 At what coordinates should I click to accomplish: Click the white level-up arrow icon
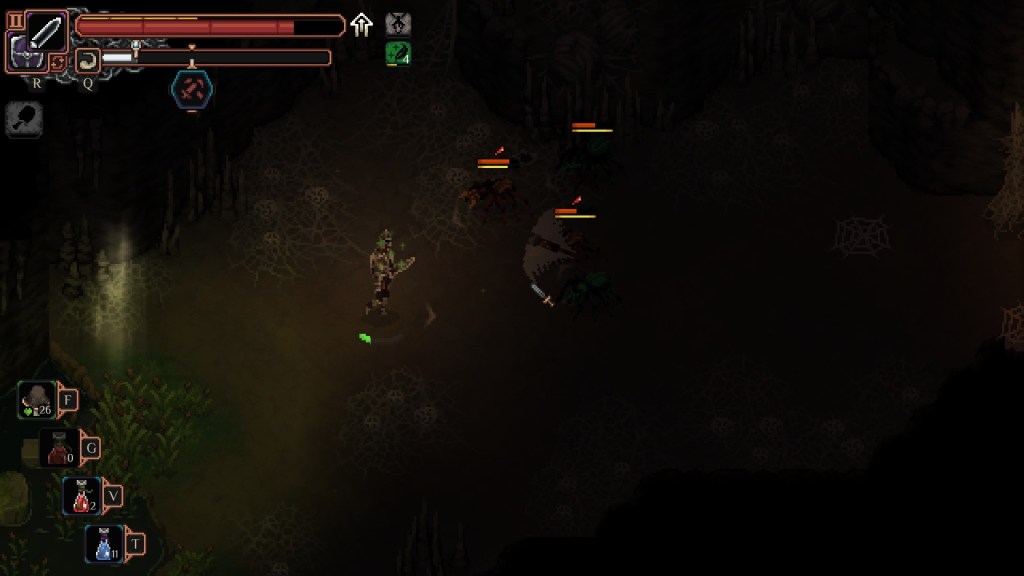pyautogui.click(x=362, y=26)
